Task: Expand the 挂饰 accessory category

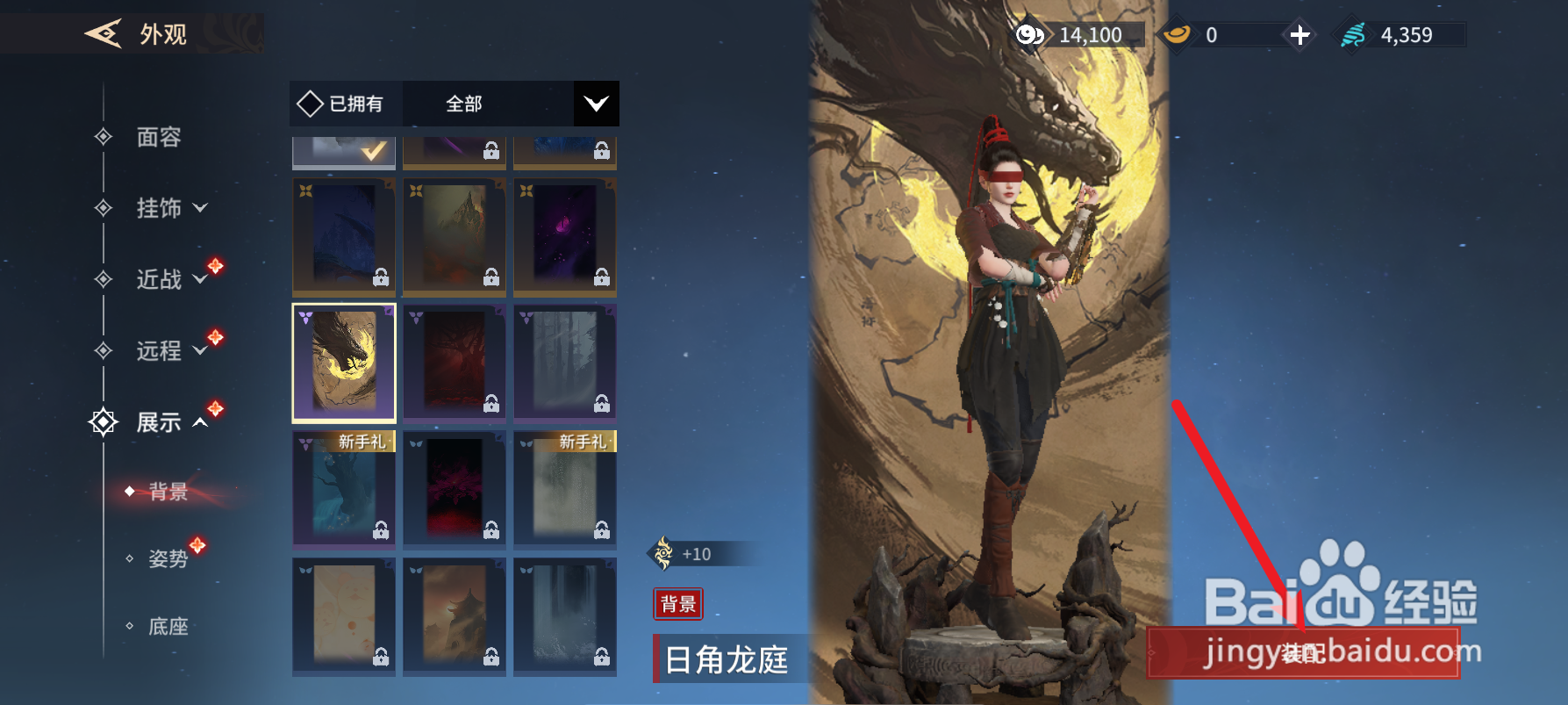Action: click(x=171, y=208)
